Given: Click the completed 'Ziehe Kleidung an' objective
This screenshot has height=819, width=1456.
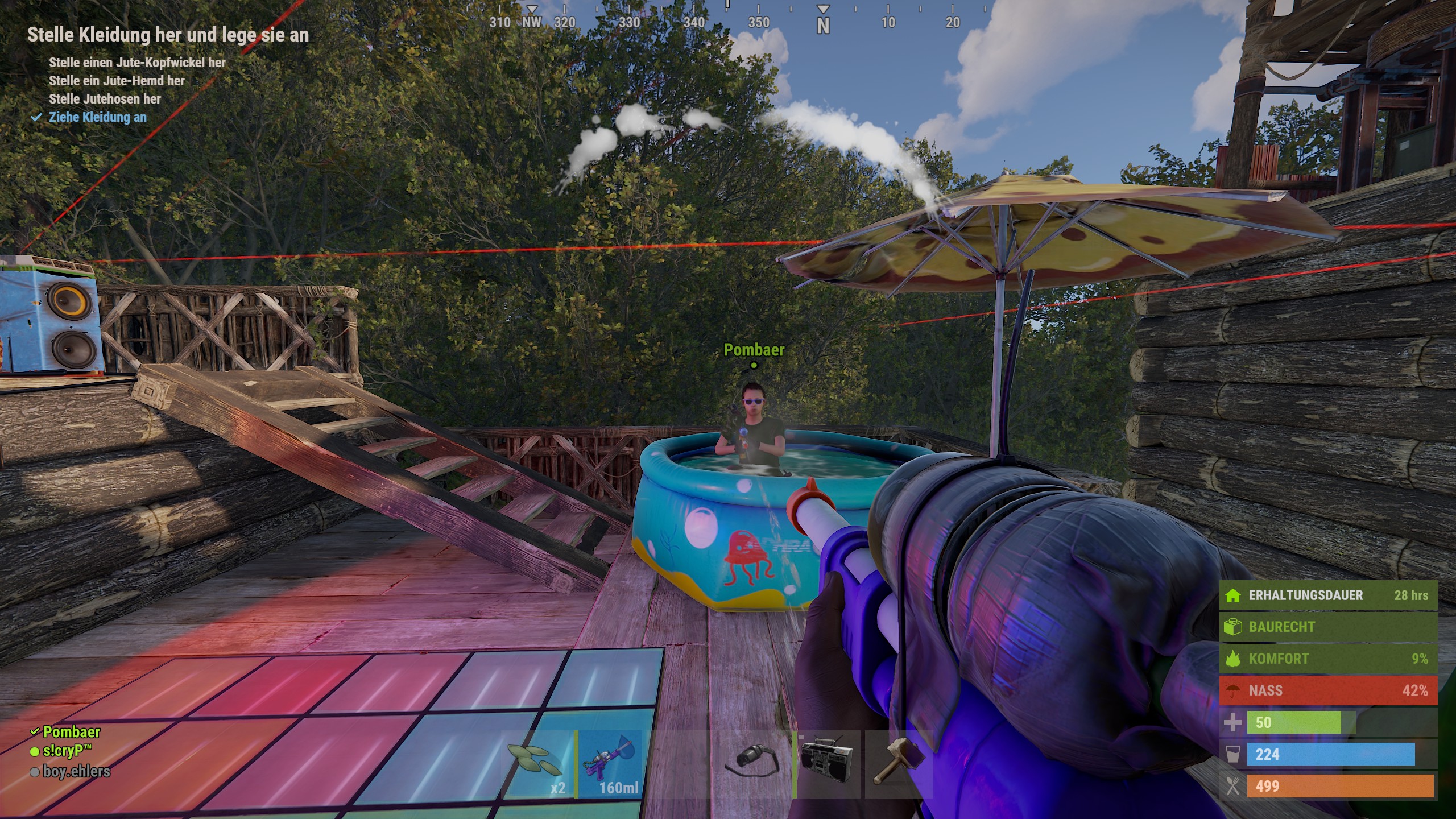Looking at the screenshot, I should tap(97, 117).
